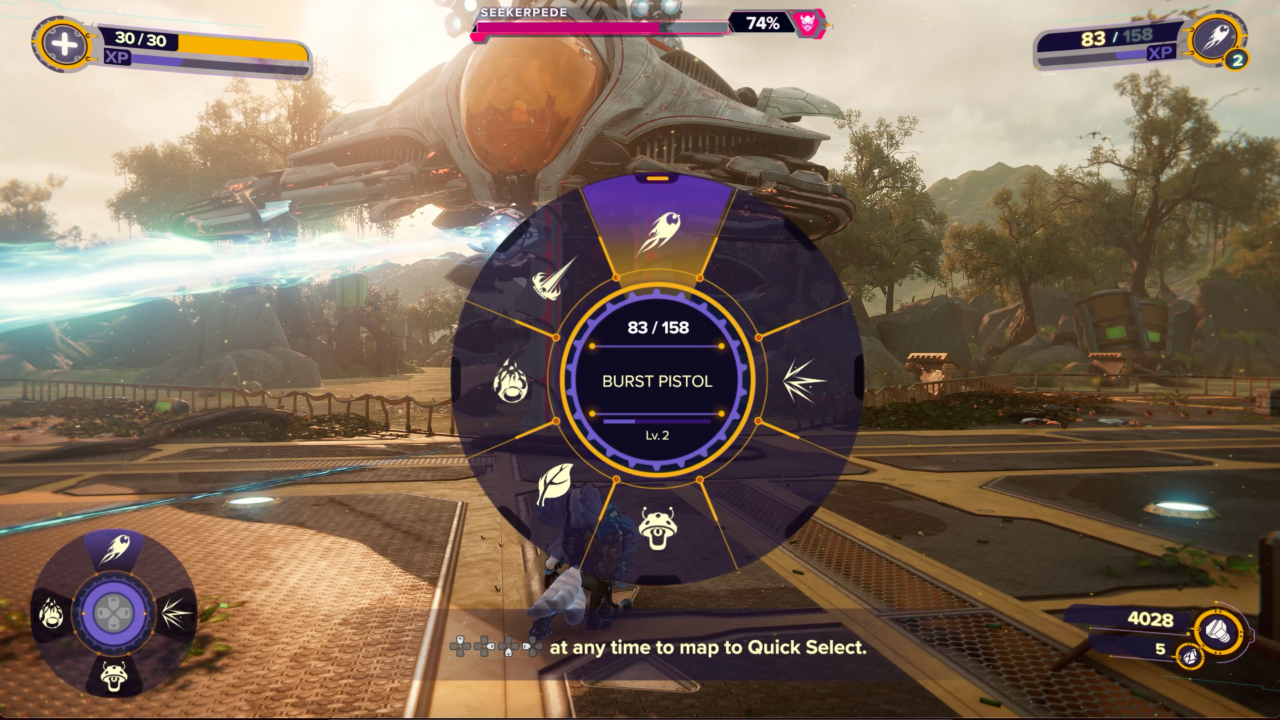Choose the flaming bomb slot in Quick Select
This screenshot has height=720, width=1280.
click(x=52, y=612)
